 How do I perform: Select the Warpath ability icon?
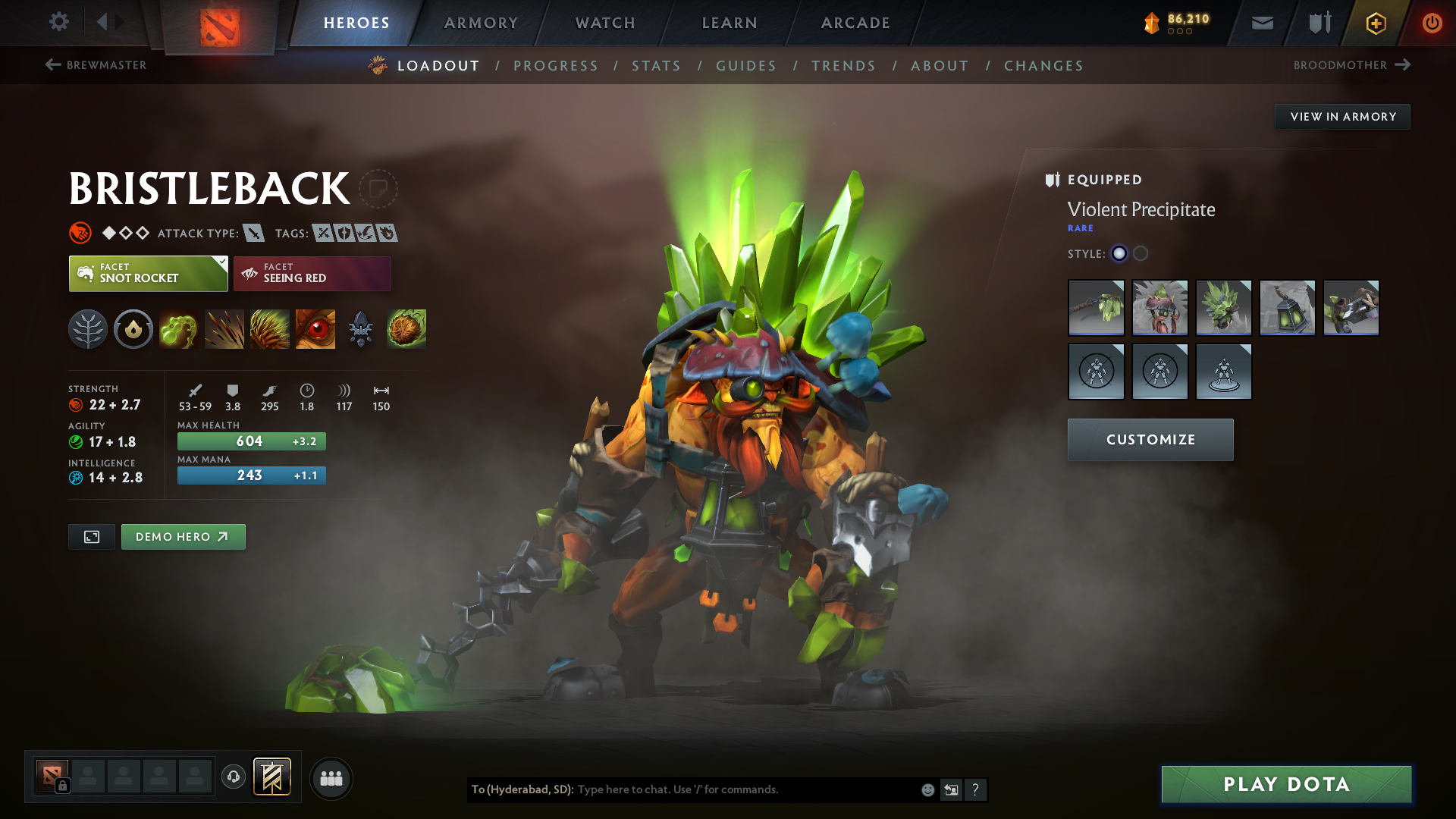coord(315,329)
